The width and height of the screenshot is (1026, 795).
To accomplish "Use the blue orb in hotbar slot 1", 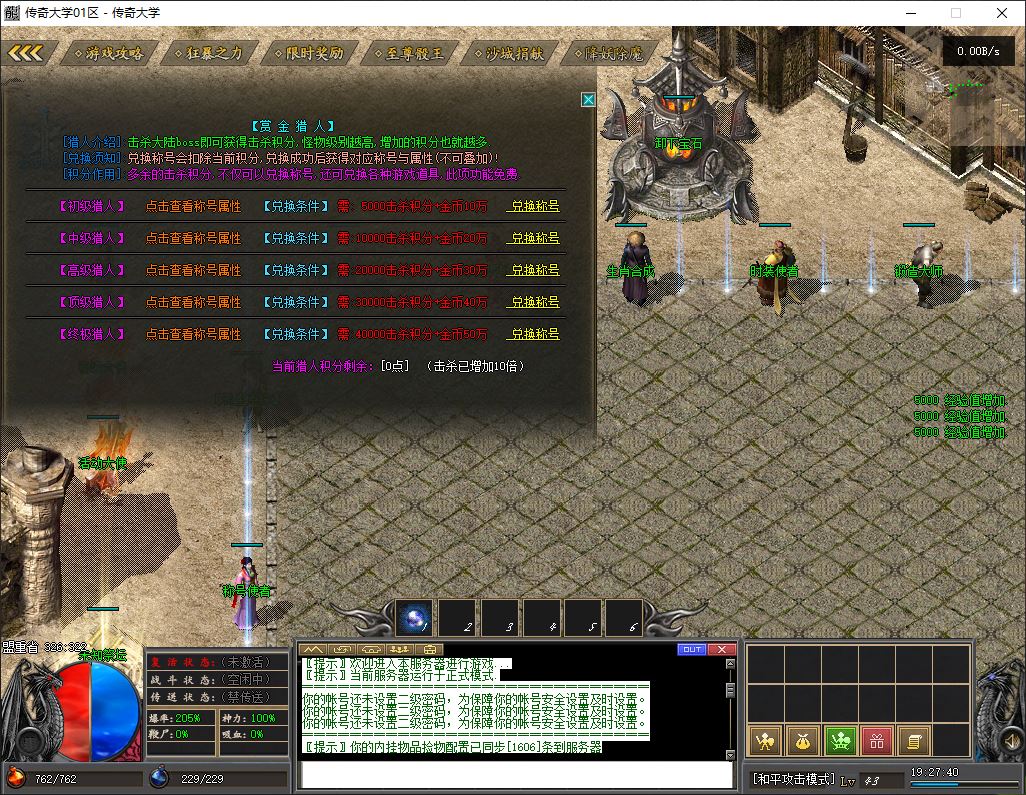I will click(x=415, y=619).
